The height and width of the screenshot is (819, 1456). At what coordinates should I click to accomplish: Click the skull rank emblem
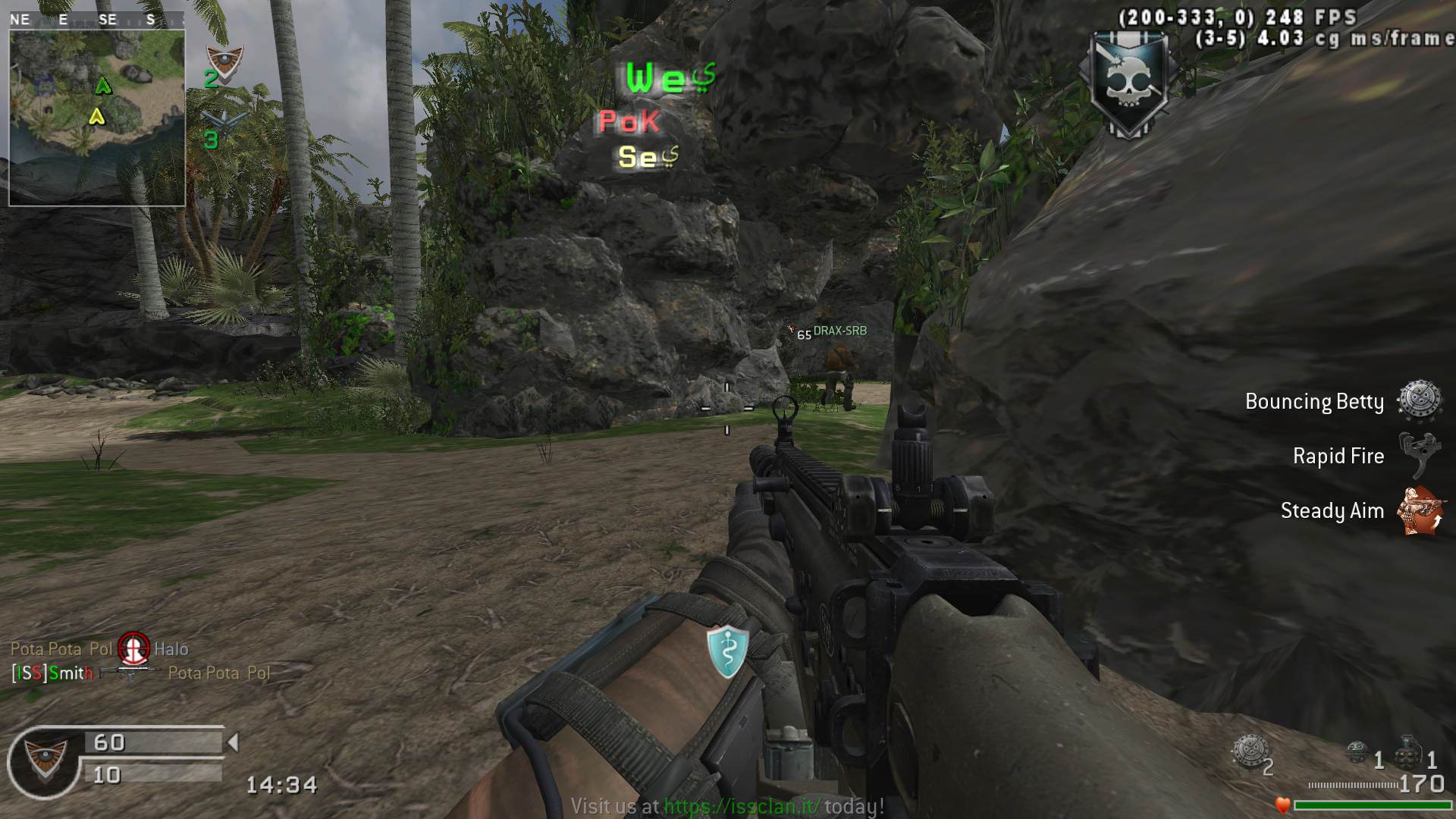(1128, 85)
